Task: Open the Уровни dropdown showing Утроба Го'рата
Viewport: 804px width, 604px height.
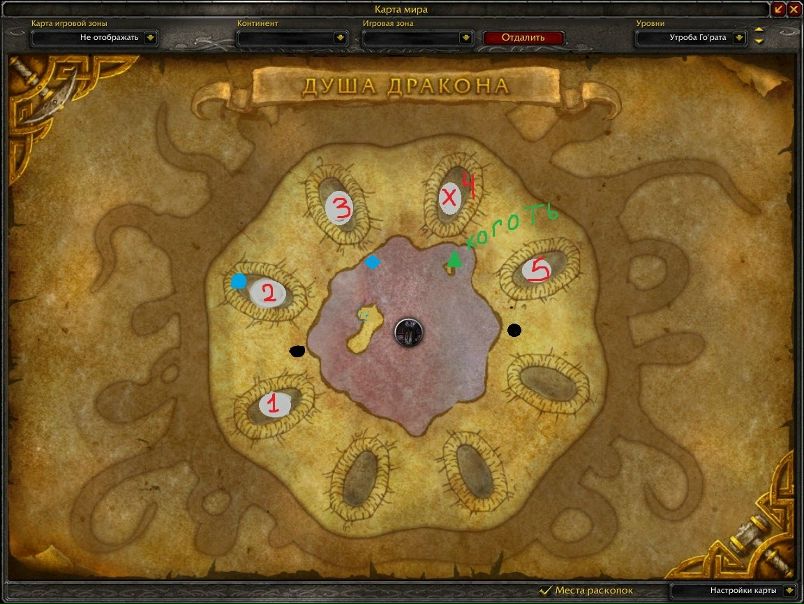Action: click(x=739, y=38)
